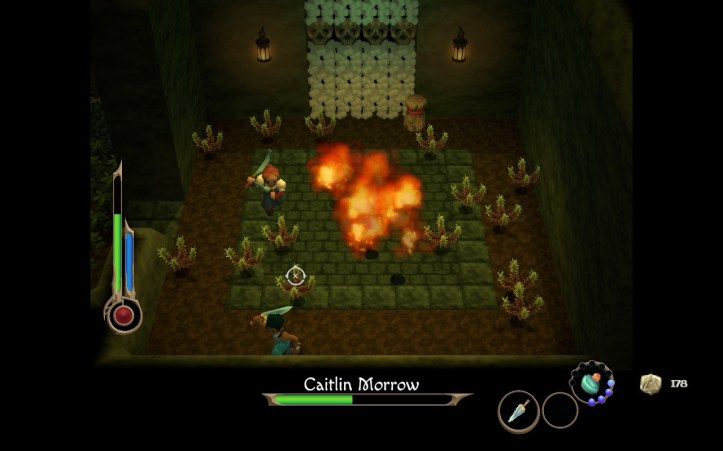Image resolution: width=723 pixels, height=451 pixels.
Task: Select the equipped dagger weapon slot
Action: coord(518,411)
